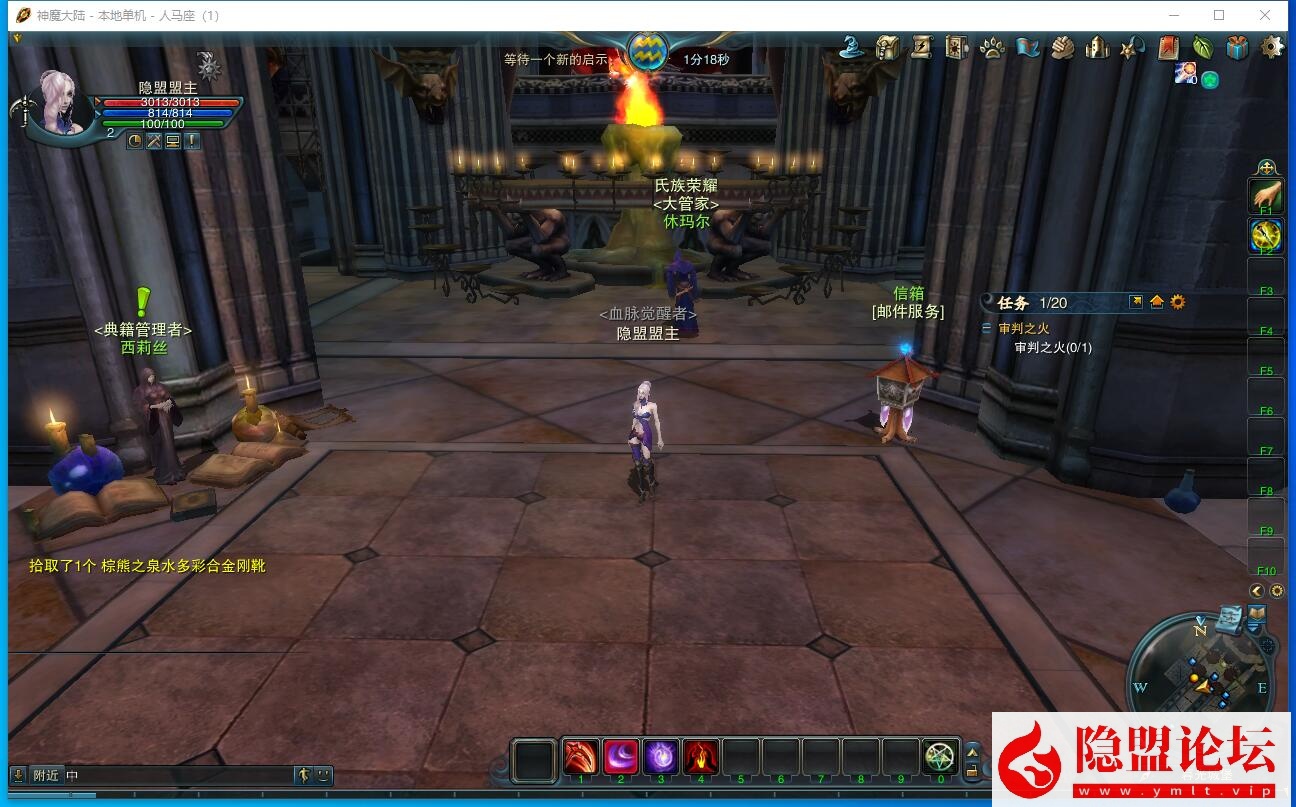1296x807 pixels.
Task: Use the pentagram skill in slot 0
Action: [x=940, y=757]
